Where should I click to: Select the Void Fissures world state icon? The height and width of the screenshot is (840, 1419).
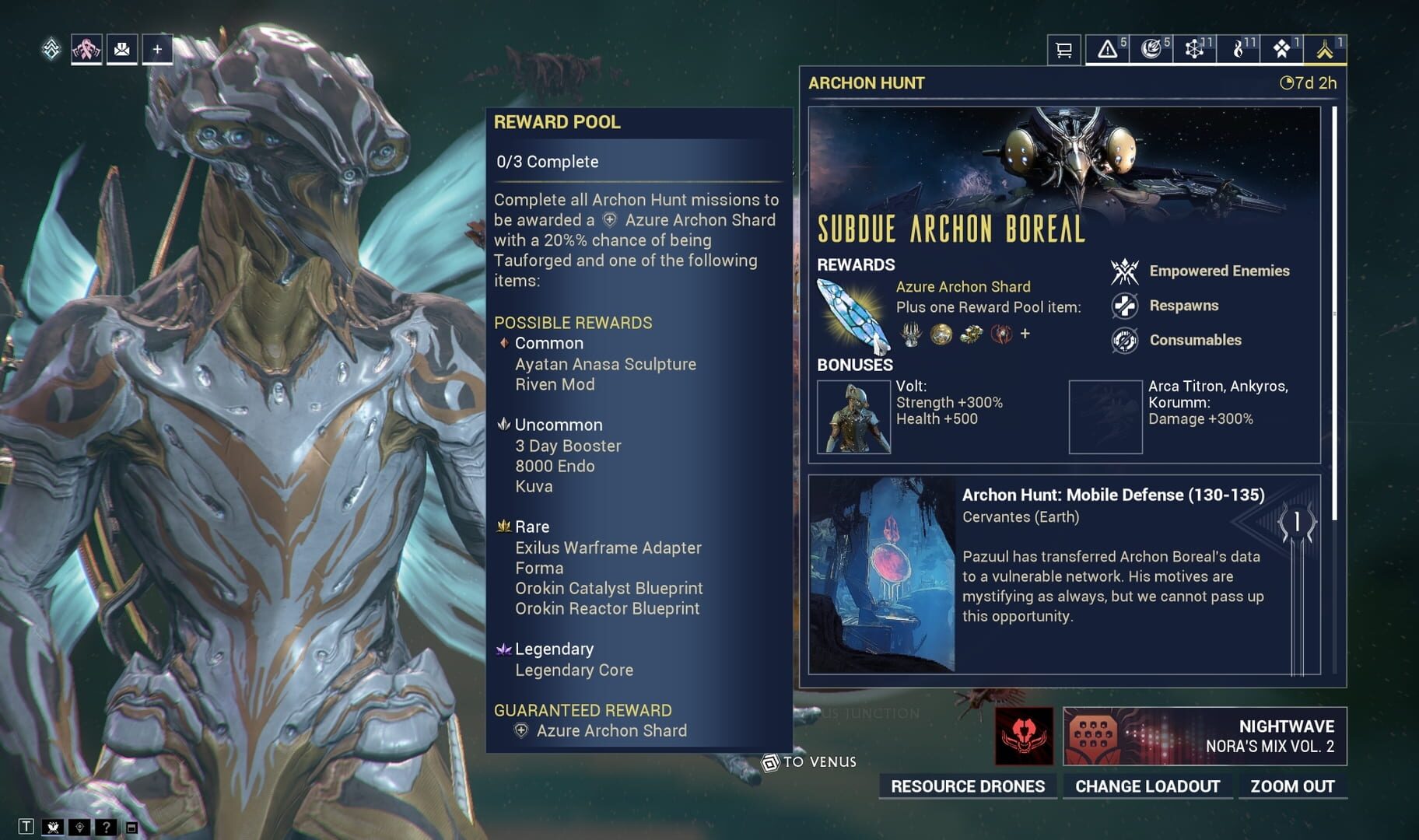coord(1151,48)
